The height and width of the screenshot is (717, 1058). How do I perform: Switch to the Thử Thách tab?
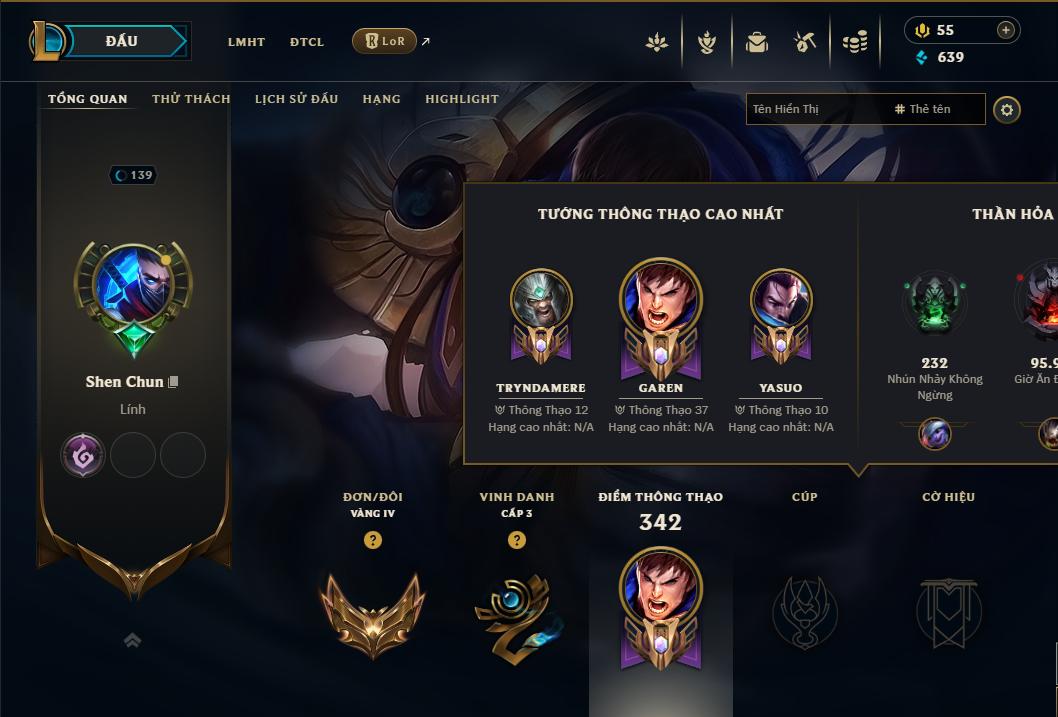click(191, 99)
